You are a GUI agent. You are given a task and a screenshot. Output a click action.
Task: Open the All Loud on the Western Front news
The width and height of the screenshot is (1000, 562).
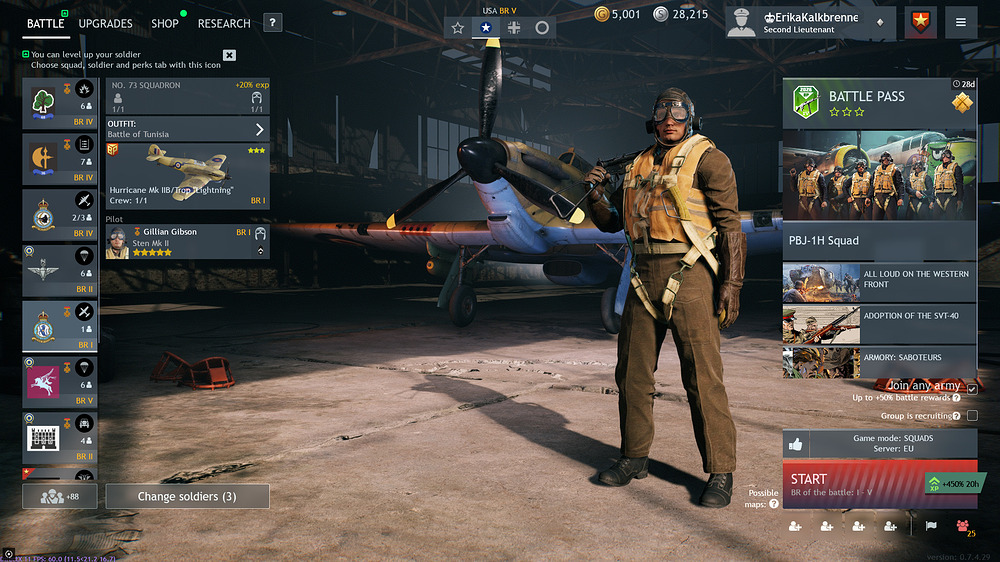pyautogui.click(x=879, y=282)
